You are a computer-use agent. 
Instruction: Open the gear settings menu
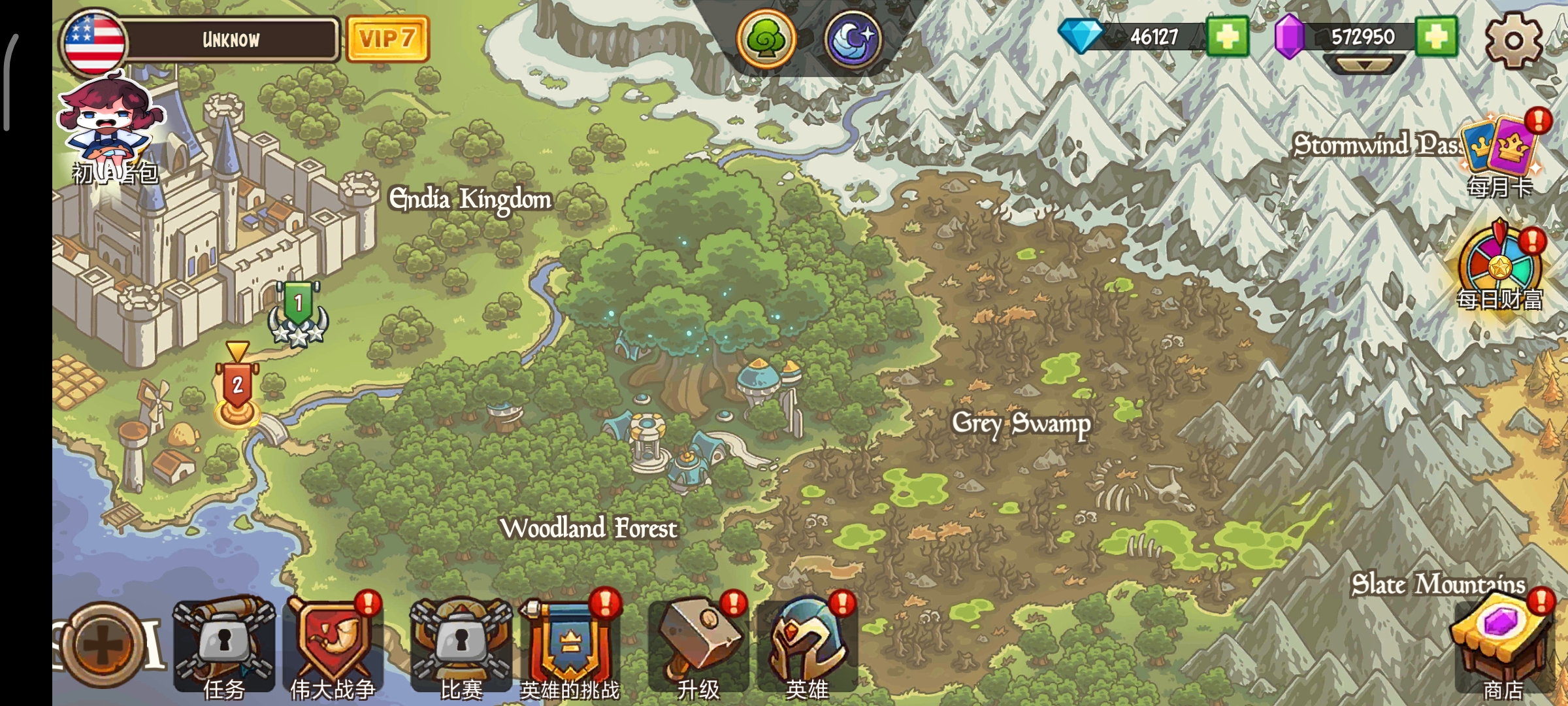point(1513,39)
